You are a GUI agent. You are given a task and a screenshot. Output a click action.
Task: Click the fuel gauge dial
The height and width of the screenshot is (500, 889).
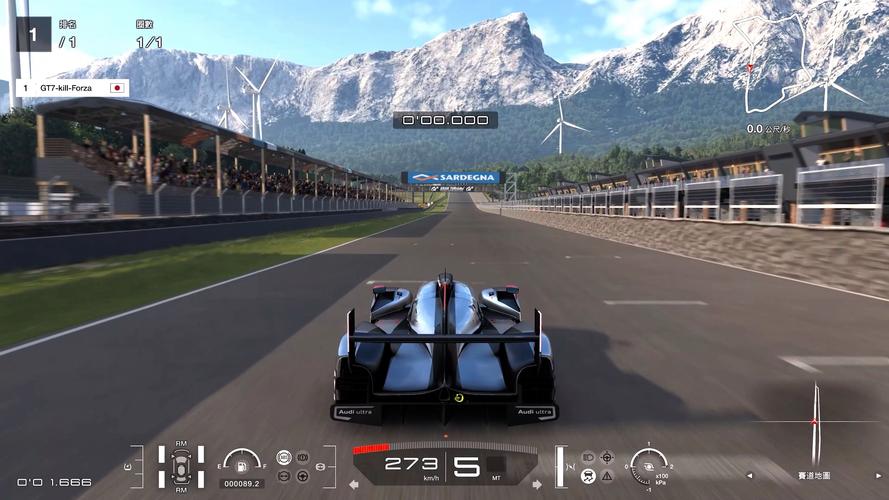coord(242,461)
